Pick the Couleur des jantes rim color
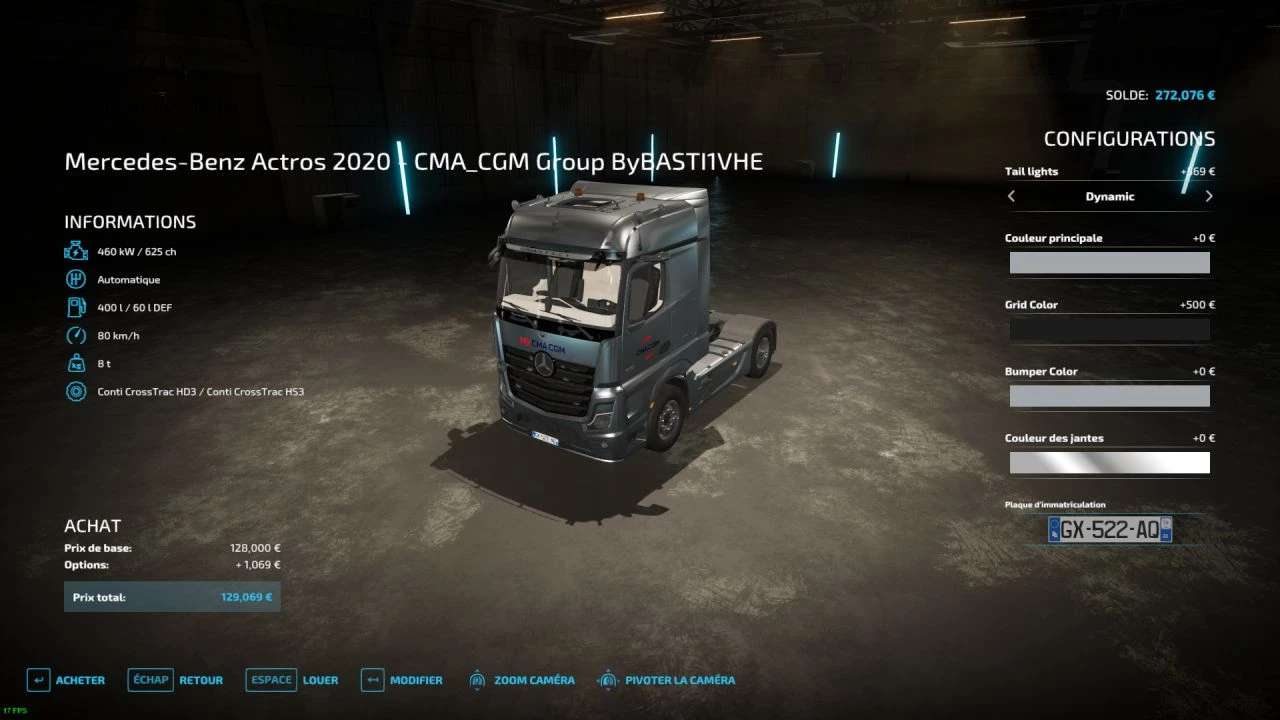The width and height of the screenshot is (1280, 720). [x=1110, y=462]
